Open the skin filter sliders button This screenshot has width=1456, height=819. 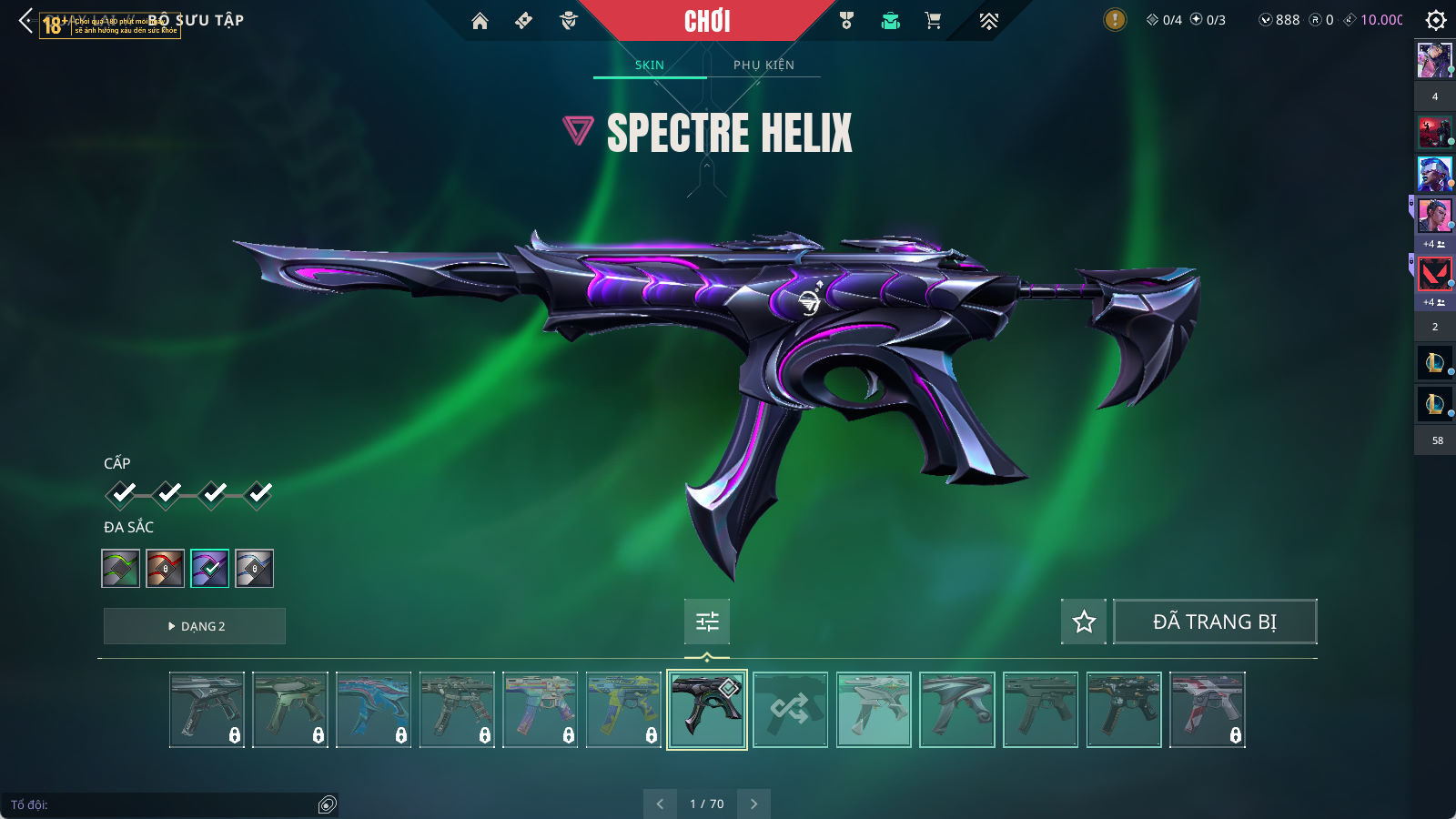click(707, 622)
